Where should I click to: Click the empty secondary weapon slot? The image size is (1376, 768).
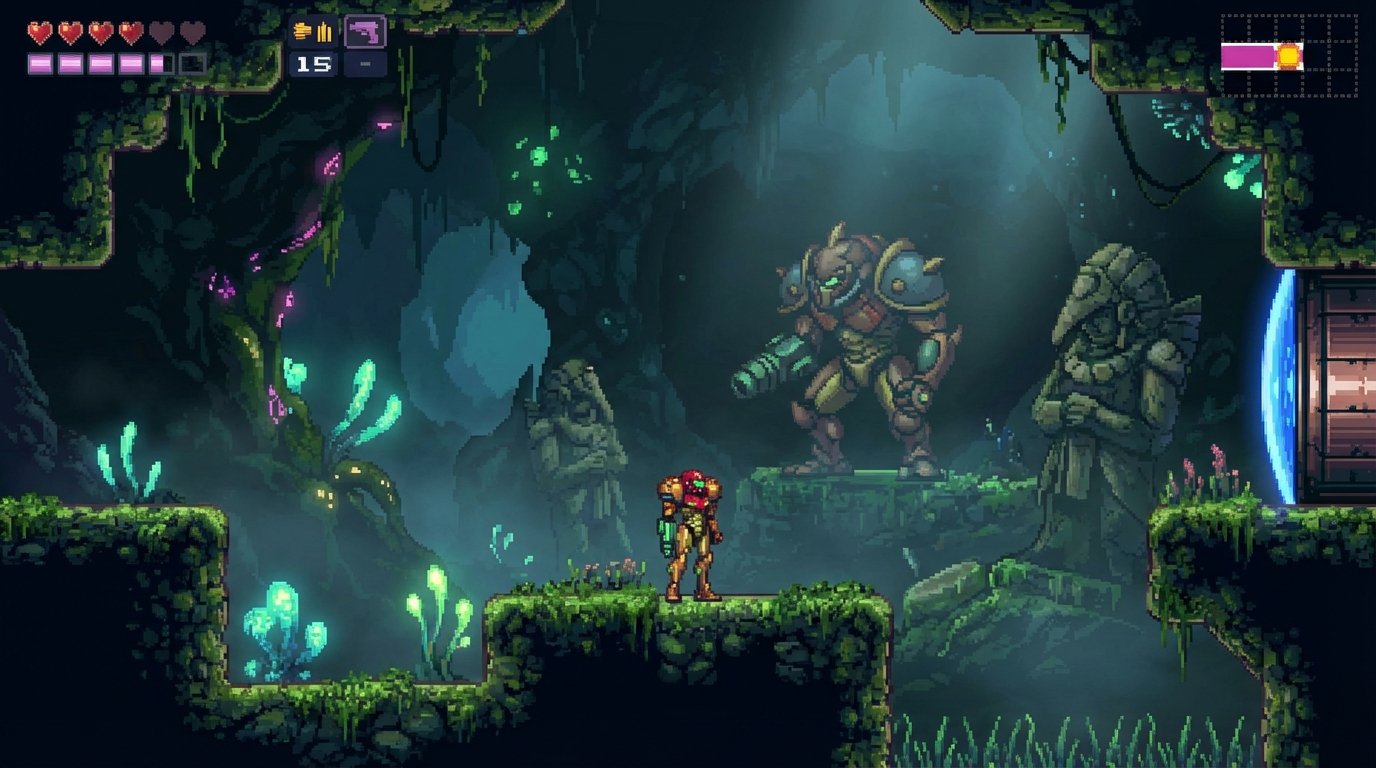(x=367, y=66)
